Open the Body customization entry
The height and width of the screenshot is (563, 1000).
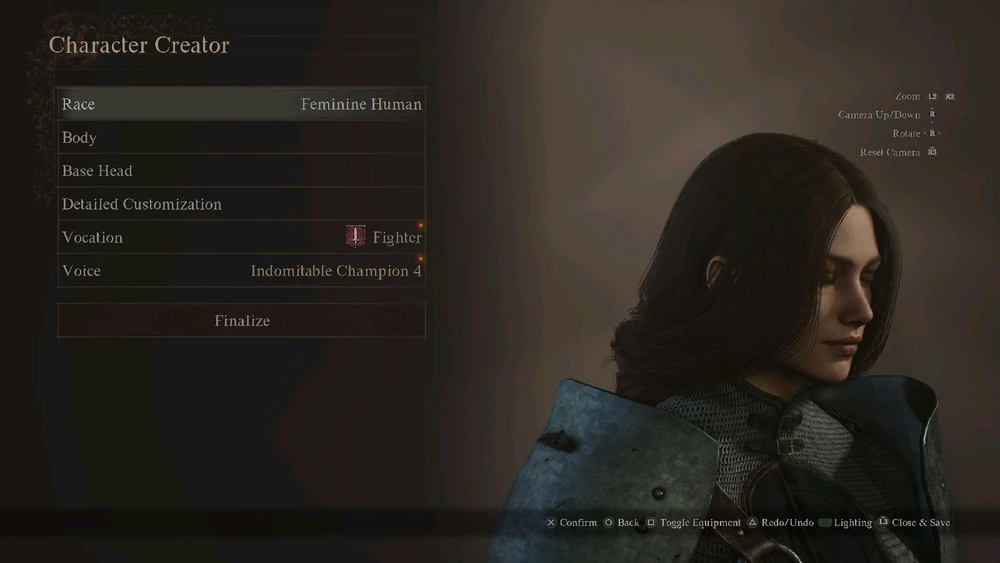point(241,138)
